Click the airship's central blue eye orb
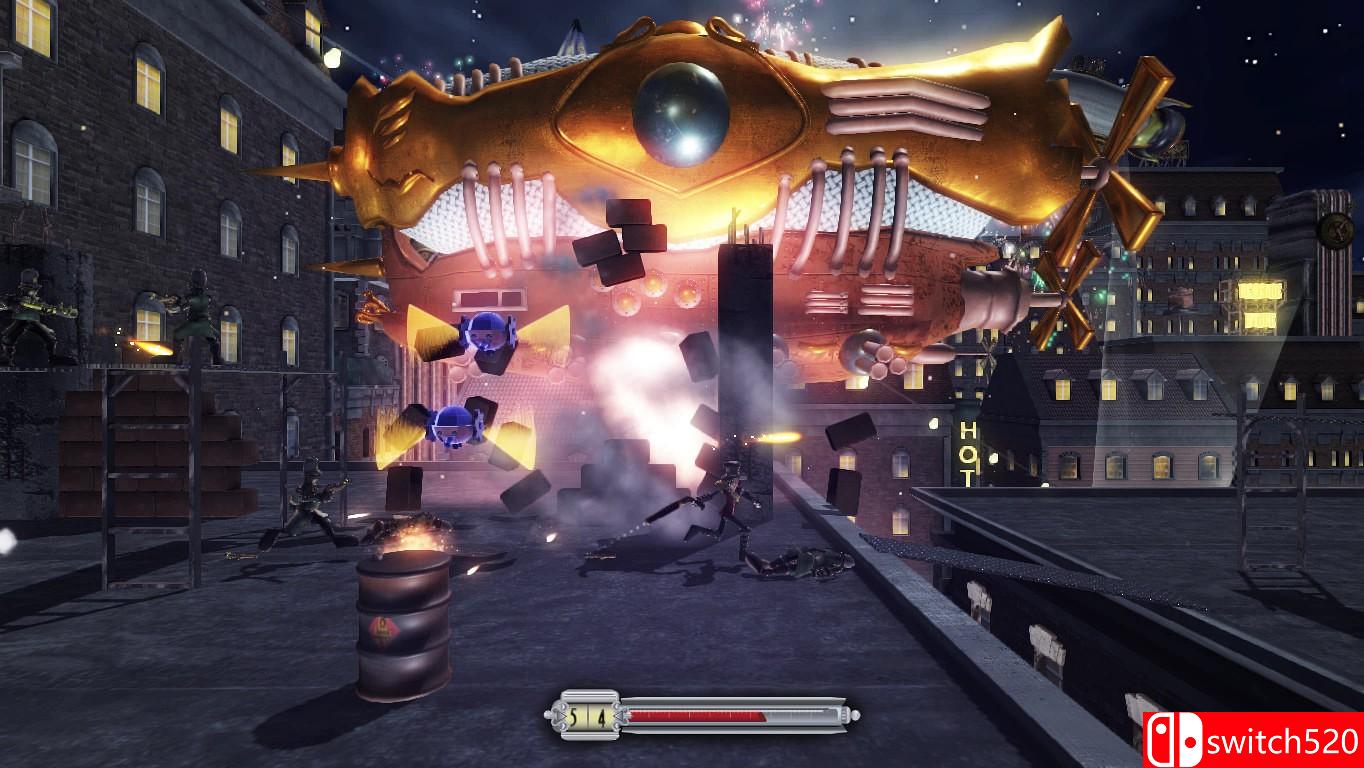 (683, 113)
